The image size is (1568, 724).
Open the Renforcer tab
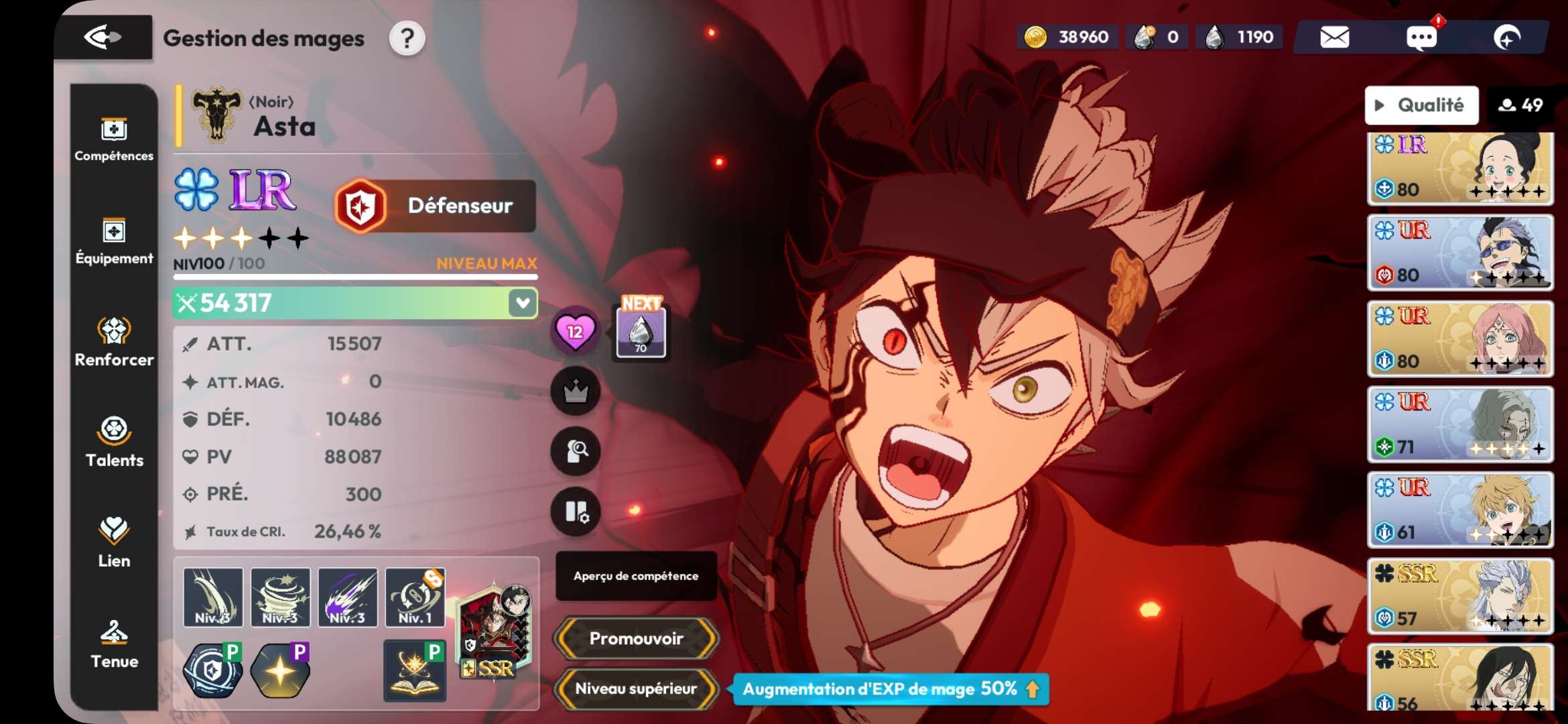coord(114,342)
